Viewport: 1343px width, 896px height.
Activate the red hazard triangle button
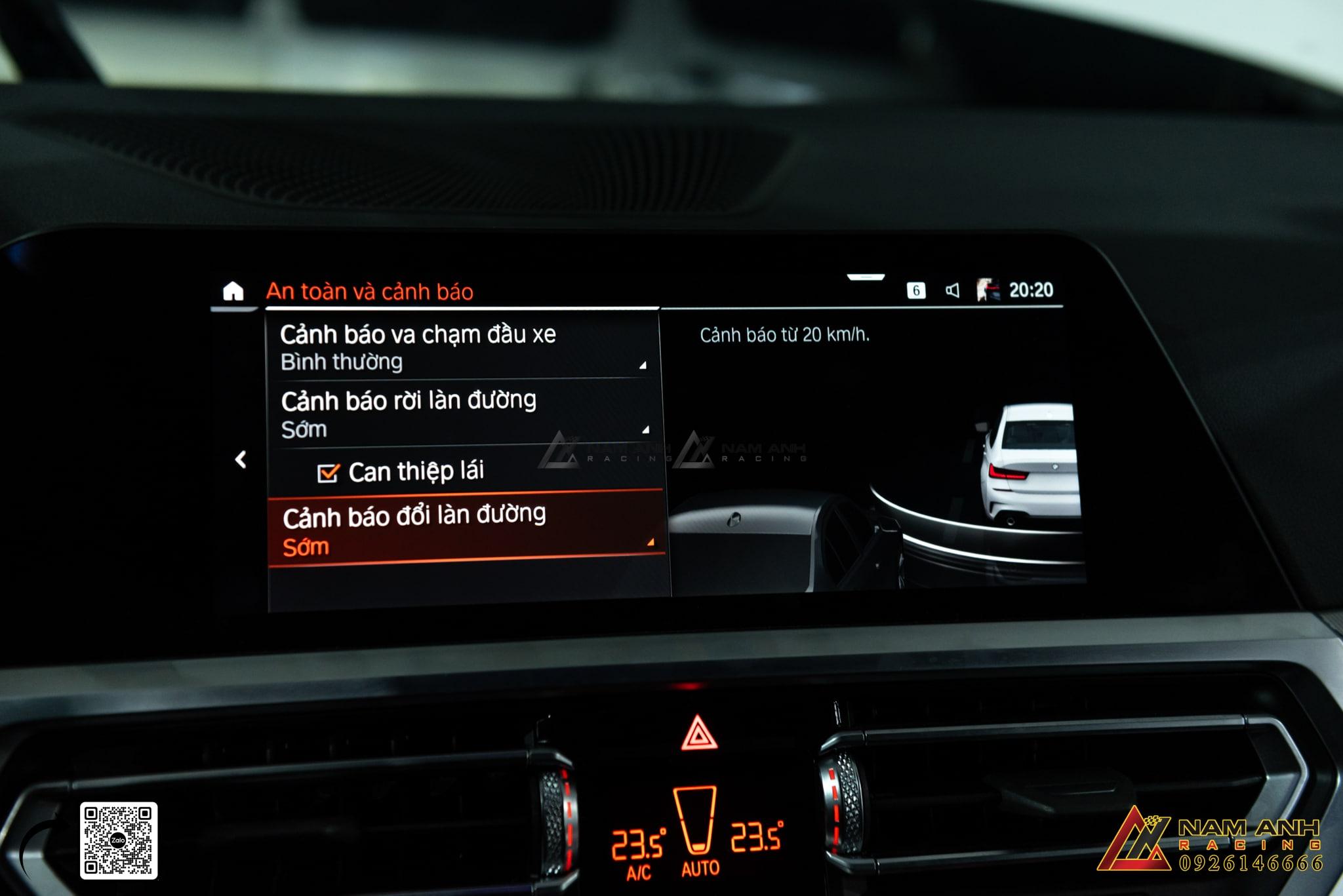(698, 735)
